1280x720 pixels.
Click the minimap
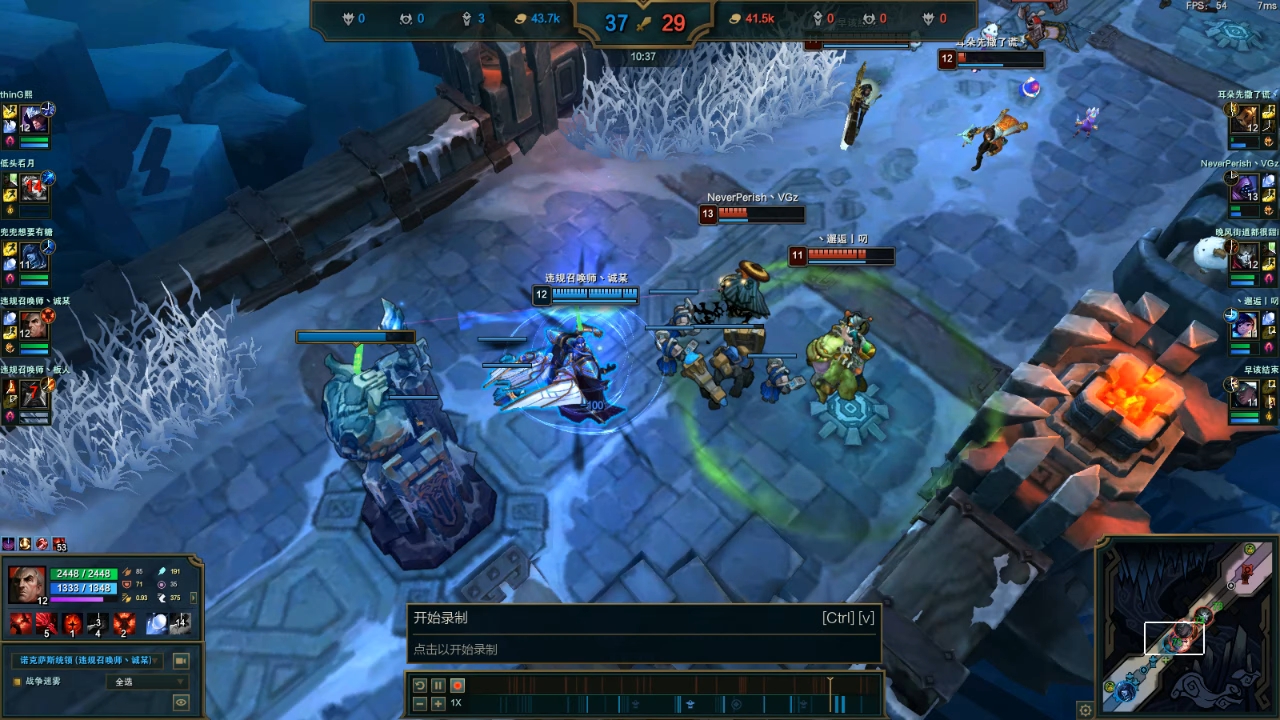coord(1188,630)
